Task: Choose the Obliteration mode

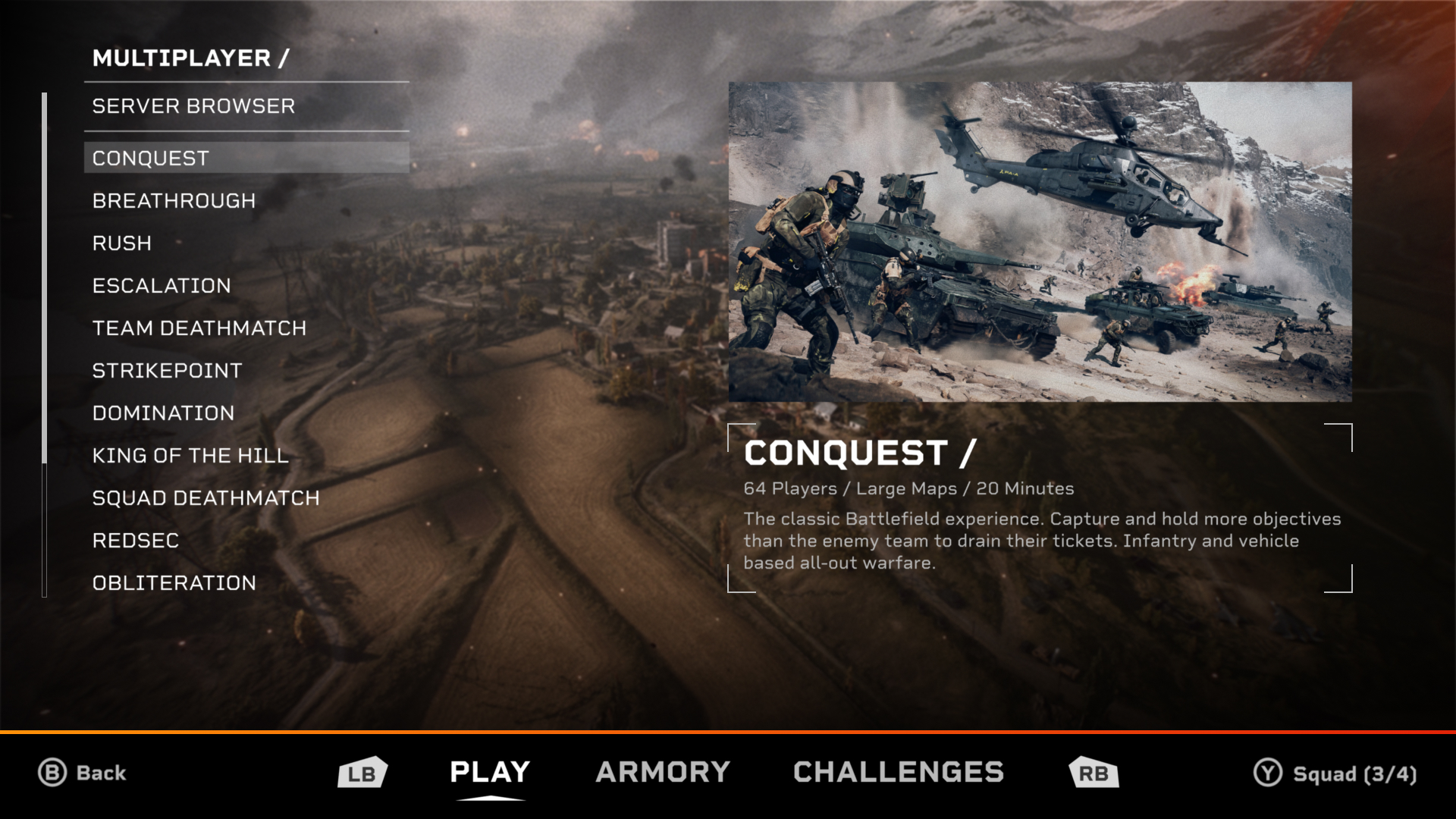Action: [x=174, y=583]
